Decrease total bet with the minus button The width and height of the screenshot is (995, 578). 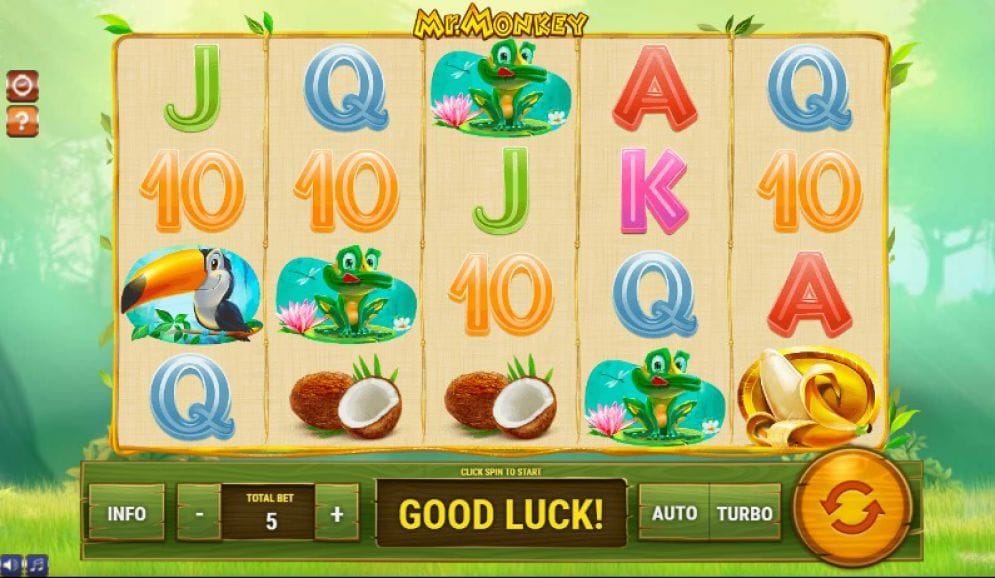200,514
